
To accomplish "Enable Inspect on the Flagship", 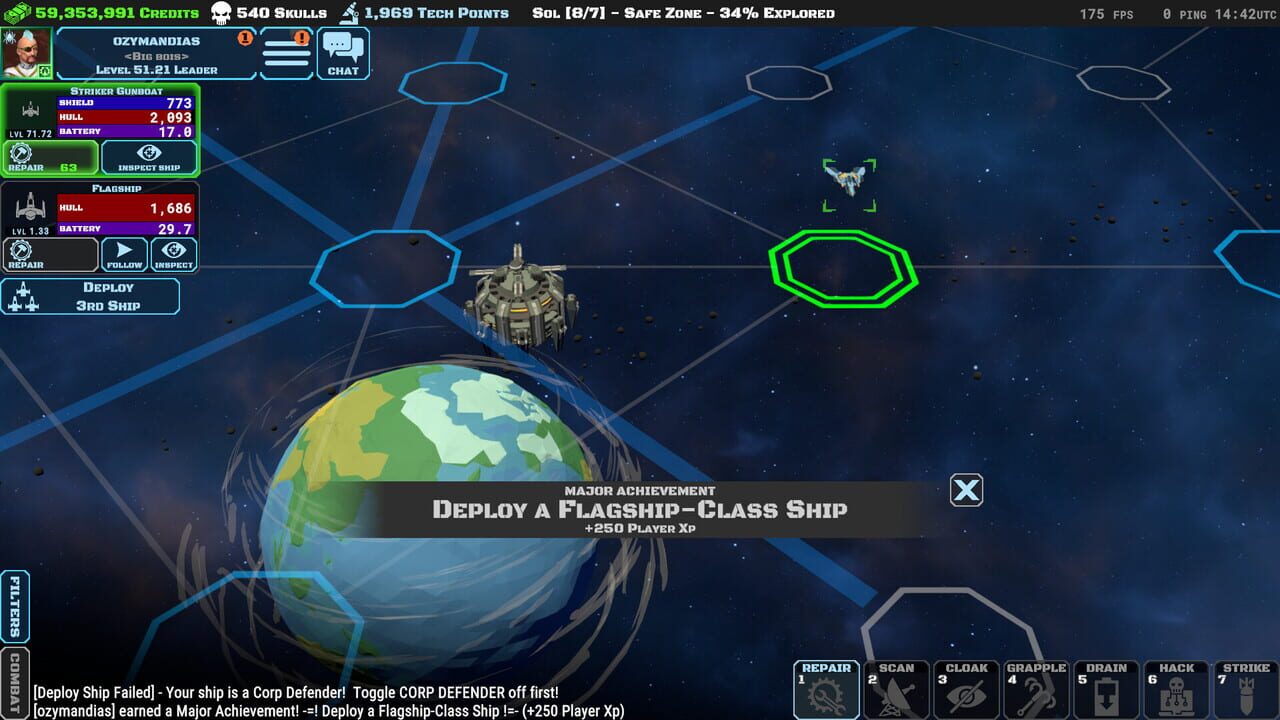I will coord(174,254).
